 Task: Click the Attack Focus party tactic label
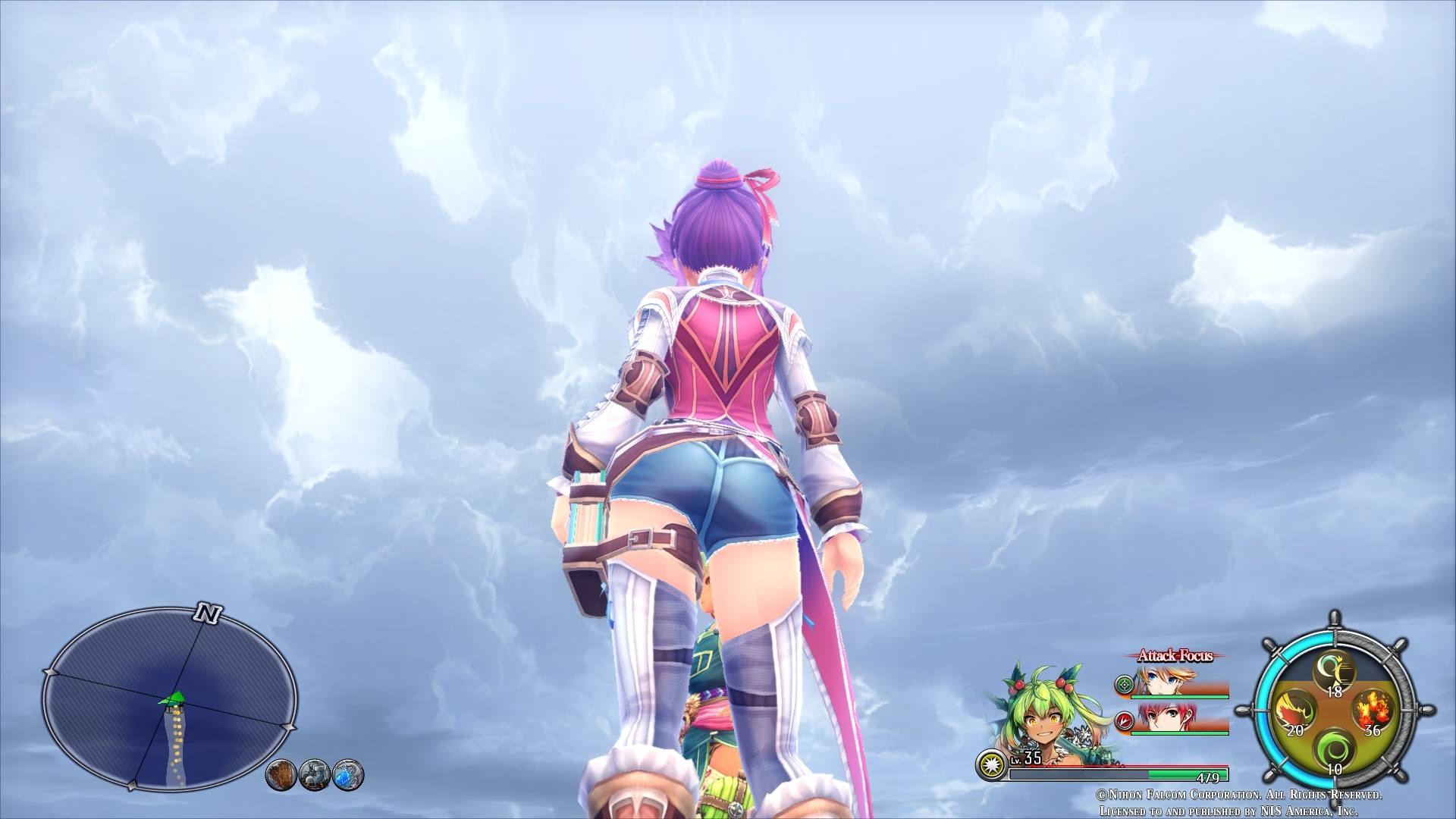point(1175,656)
